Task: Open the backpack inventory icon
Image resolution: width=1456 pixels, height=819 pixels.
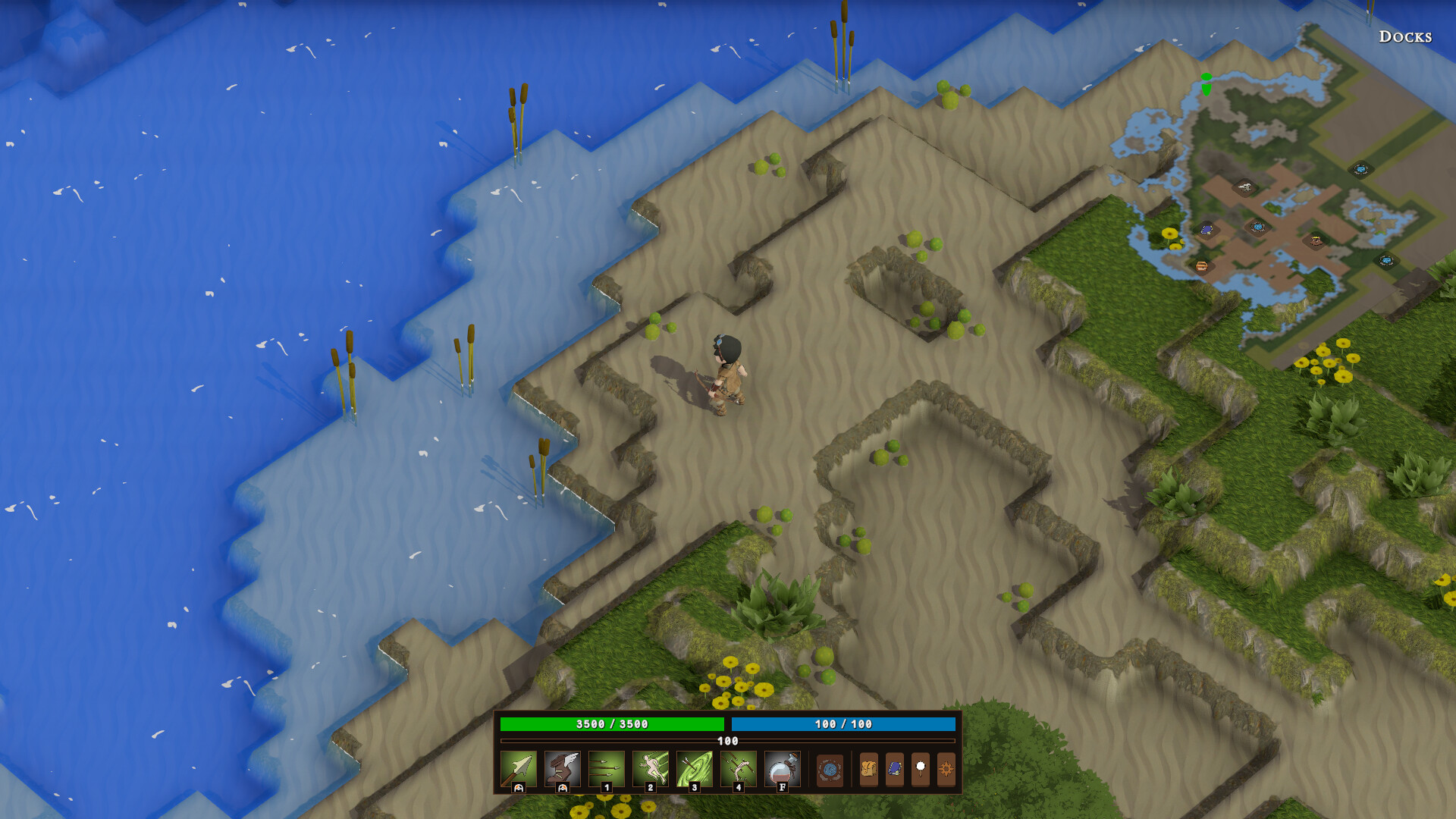Action: pos(868,770)
